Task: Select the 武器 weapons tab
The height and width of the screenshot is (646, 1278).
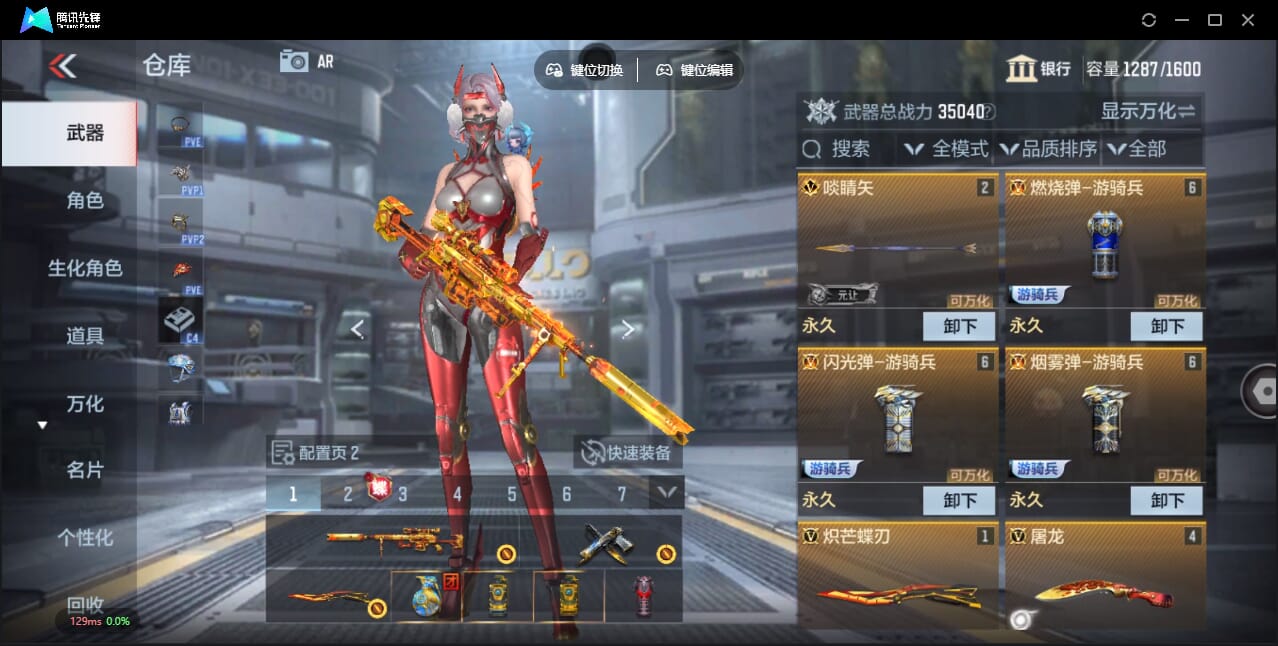Action: point(85,133)
